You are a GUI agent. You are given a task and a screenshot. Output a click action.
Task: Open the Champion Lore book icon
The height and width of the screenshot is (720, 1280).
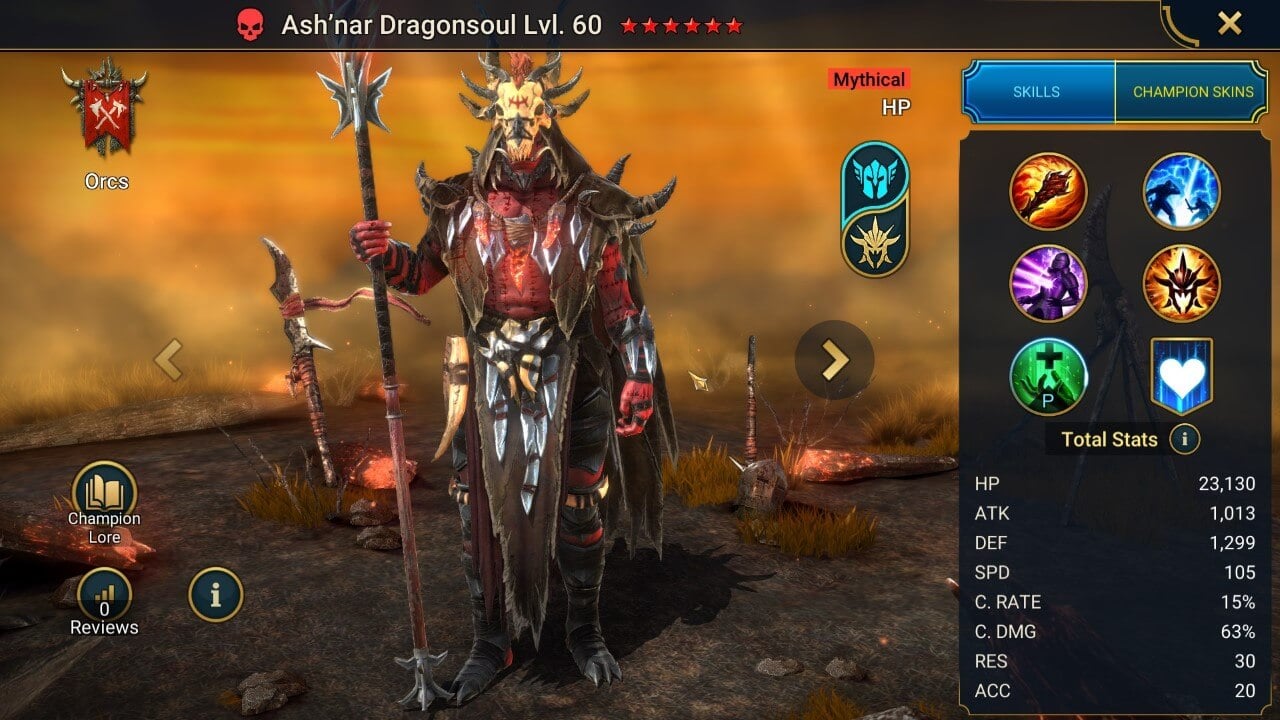click(x=102, y=490)
